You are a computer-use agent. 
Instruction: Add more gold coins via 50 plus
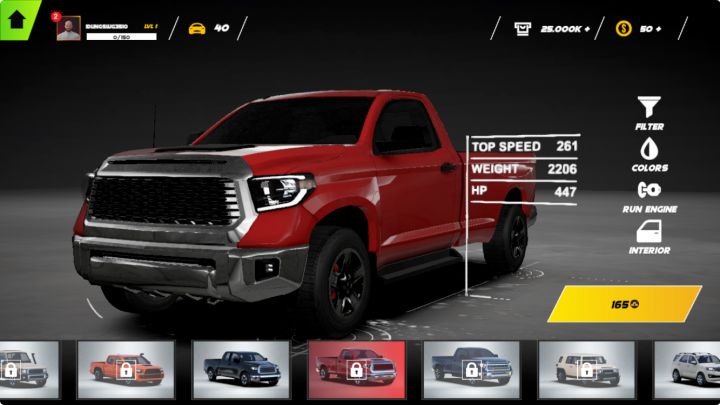[x=642, y=28]
